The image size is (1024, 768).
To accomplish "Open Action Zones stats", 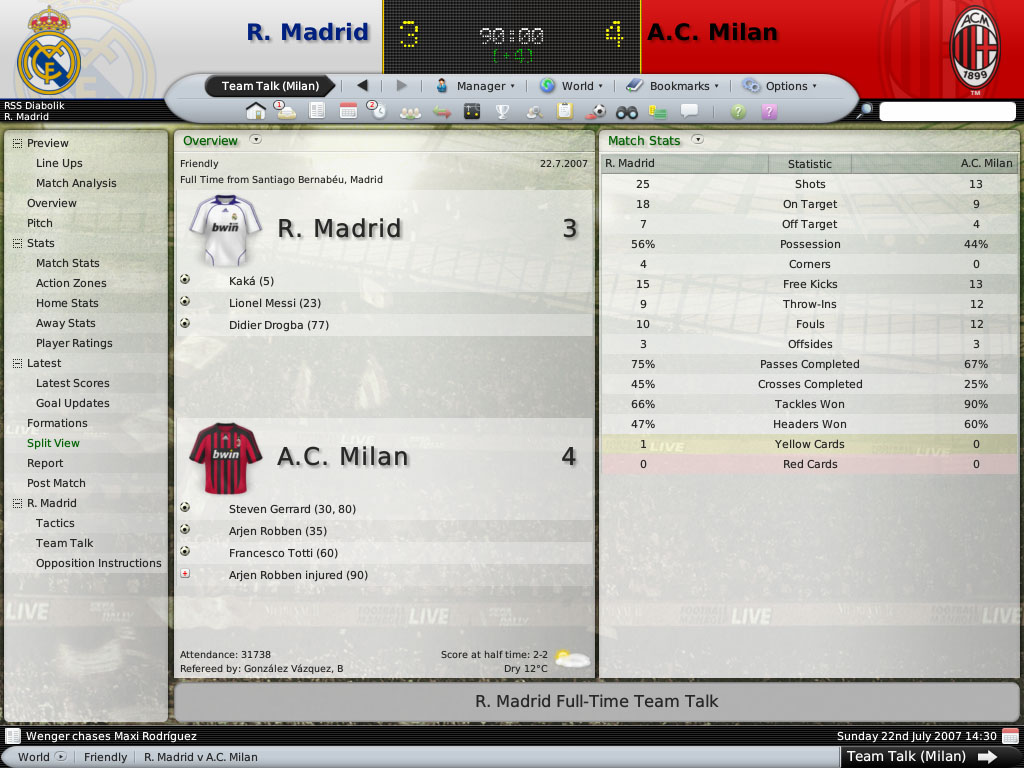I will tap(71, 283).
